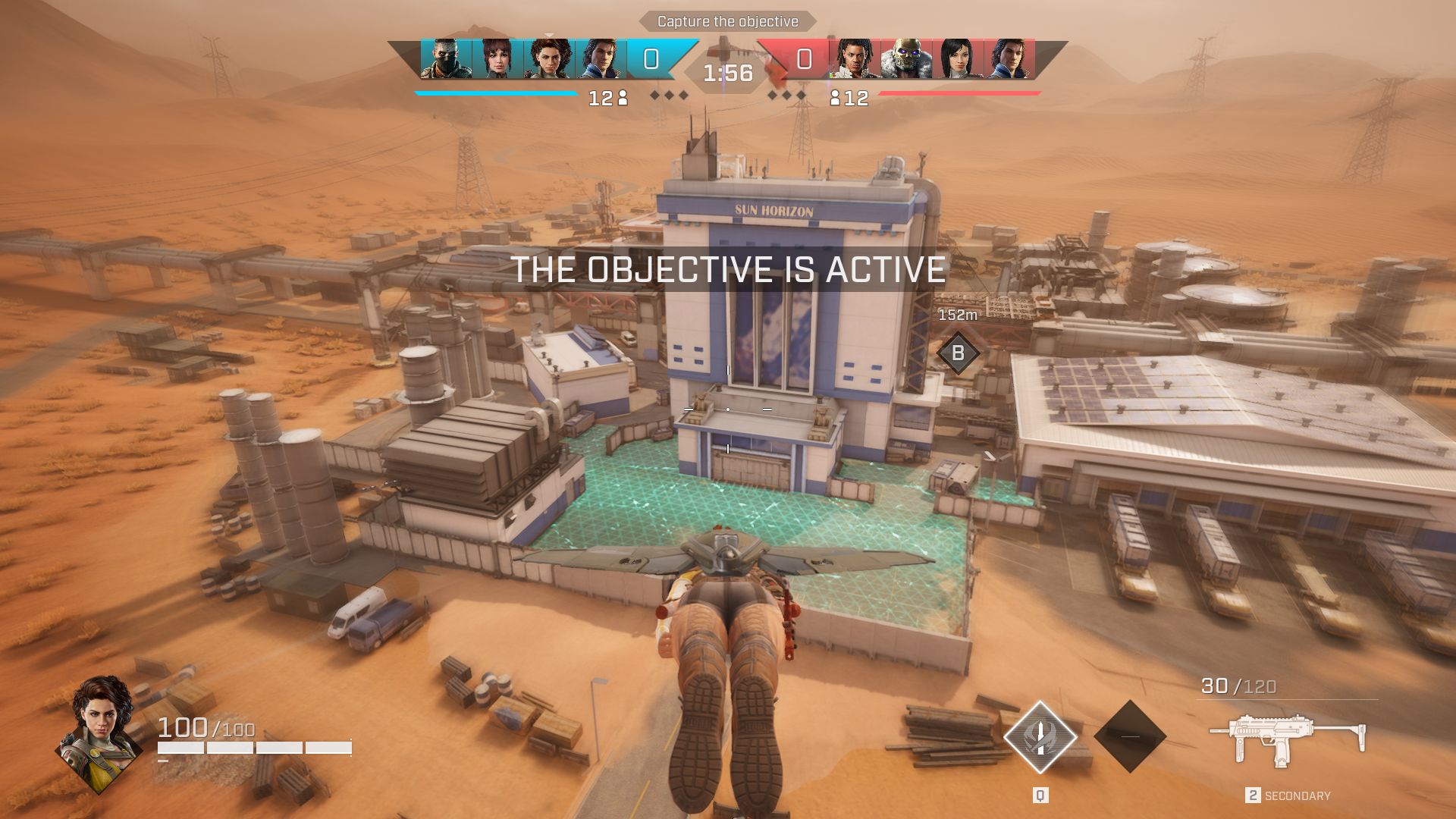The image size is (1456, 819).
Task: Click your character portrait beside the health bar
Action: click(99, 733)
